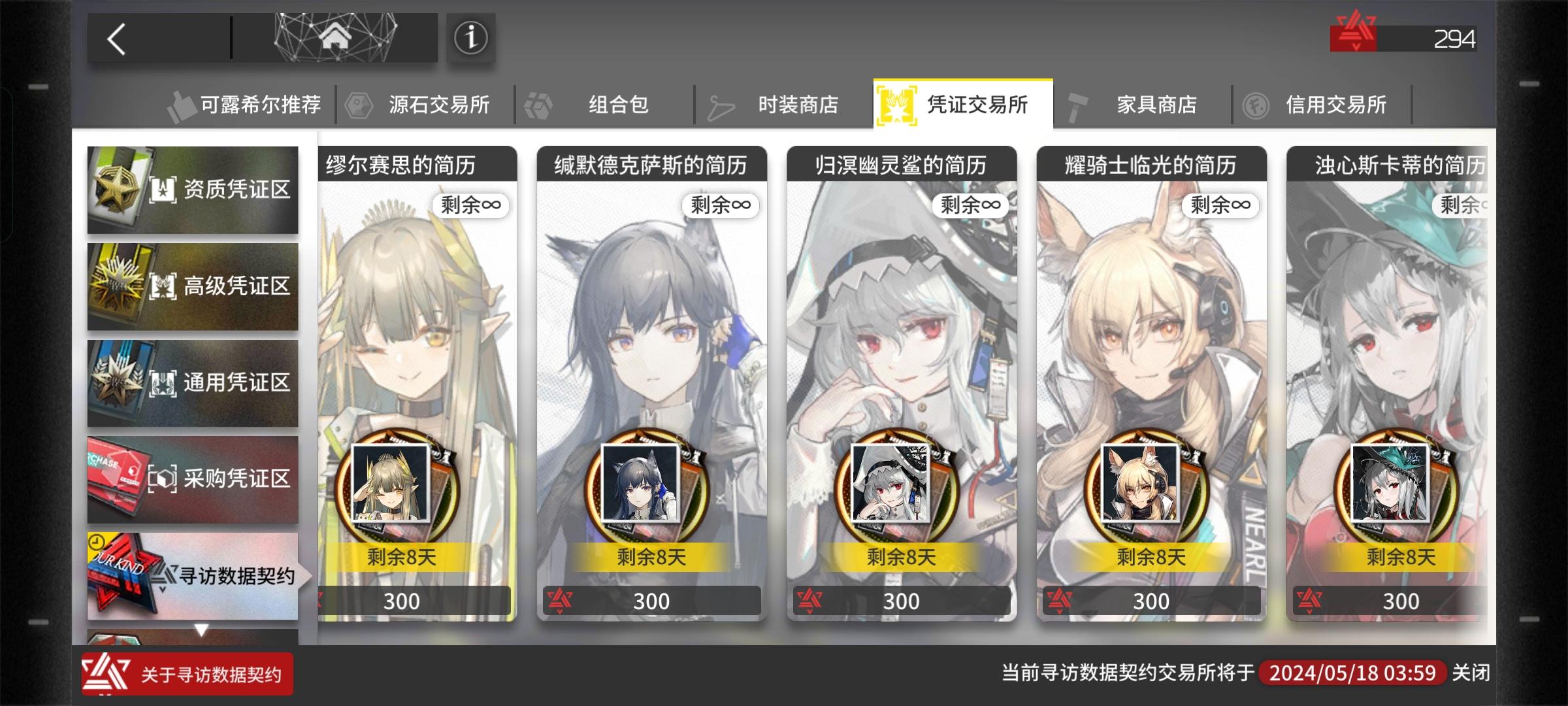
Task: Select the 寻访数据契约 sidebar category
Action: tap(193, 575)
